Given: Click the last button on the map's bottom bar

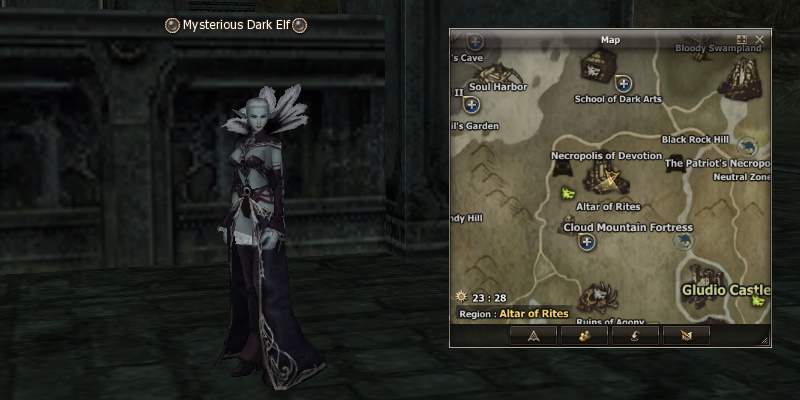Looking at the screenshot, I should pyautogui.click(x=689, y=336).
